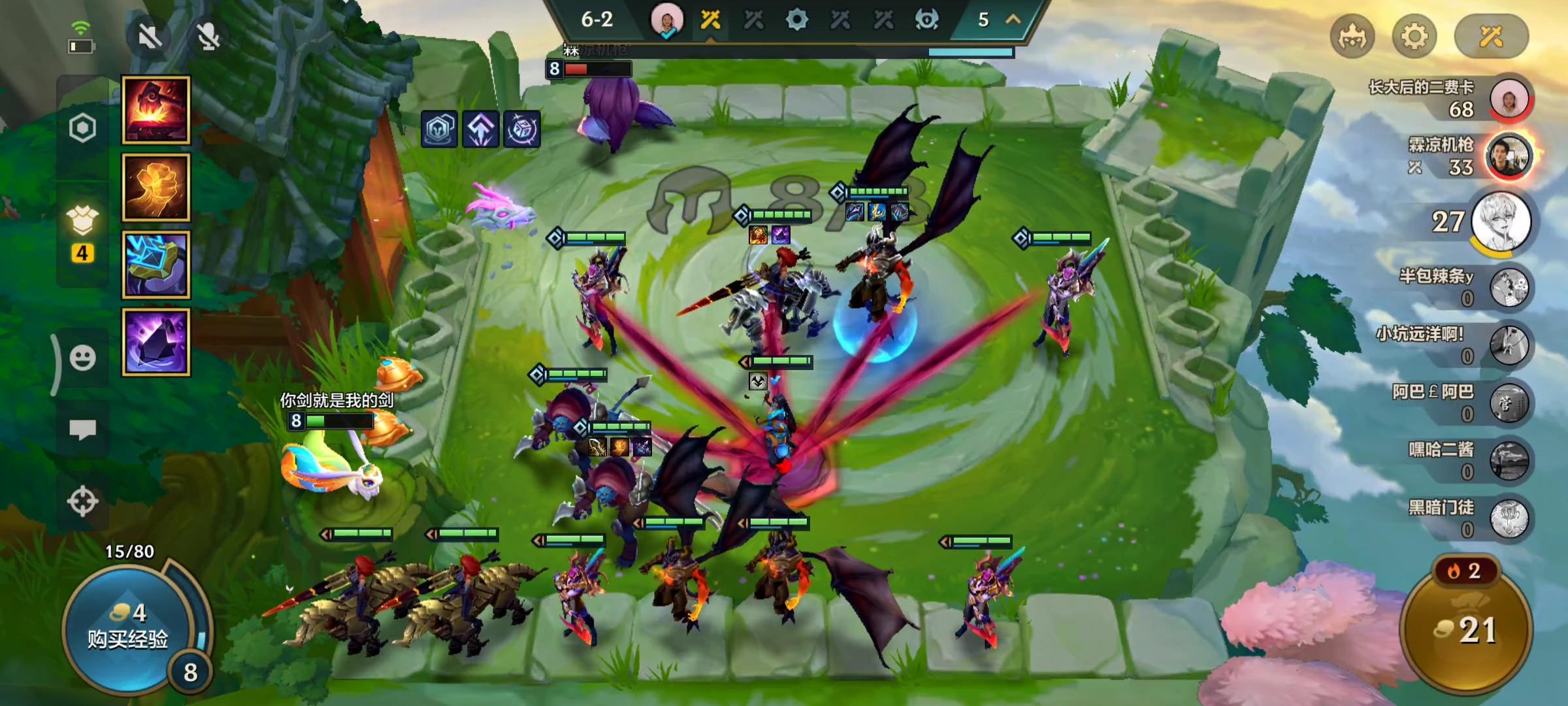View player 半包辣条y board
Viewport: 1568px width, 706px height.
tap(1509, 288)
